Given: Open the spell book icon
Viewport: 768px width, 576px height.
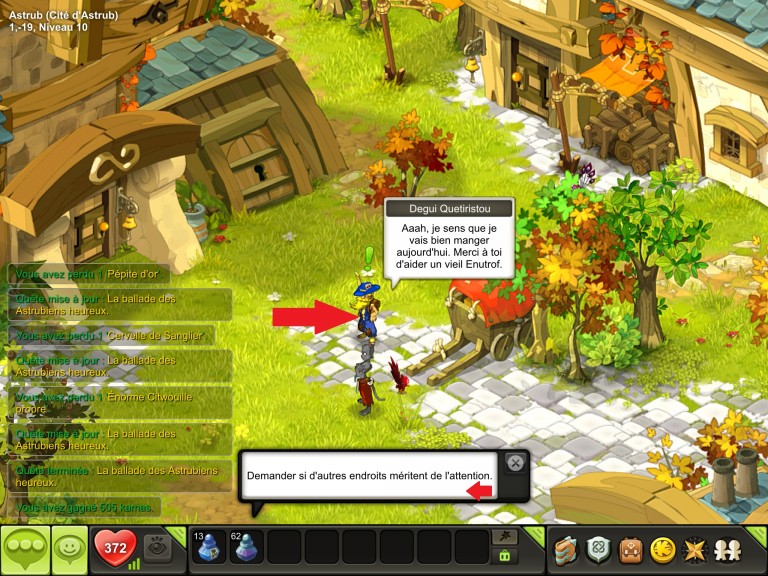Looking at the screenshot, I should pyautogui.click(x=566, y=549).
